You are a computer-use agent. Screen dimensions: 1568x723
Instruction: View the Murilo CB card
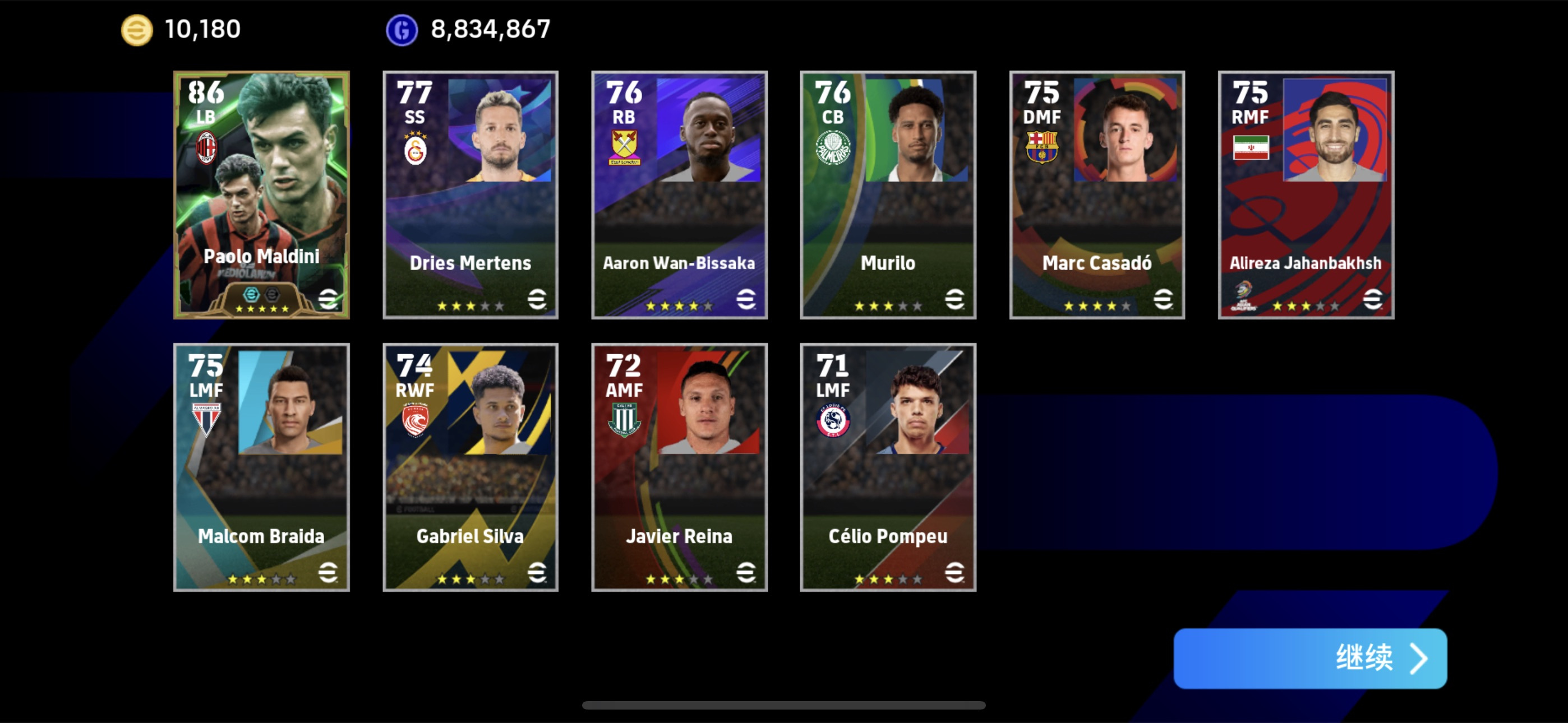coord(888,194)
